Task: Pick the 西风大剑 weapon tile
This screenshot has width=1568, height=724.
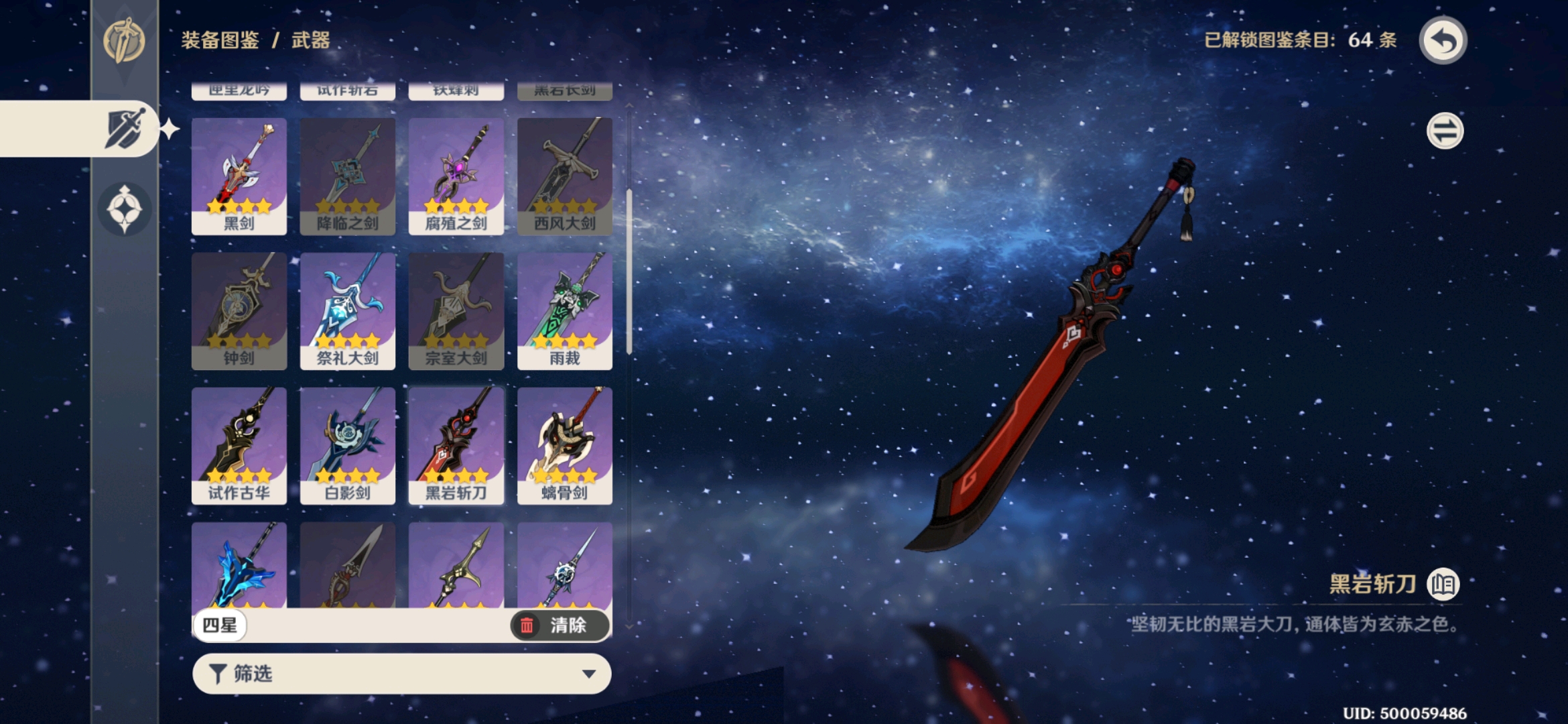Action: coord(565,176)
